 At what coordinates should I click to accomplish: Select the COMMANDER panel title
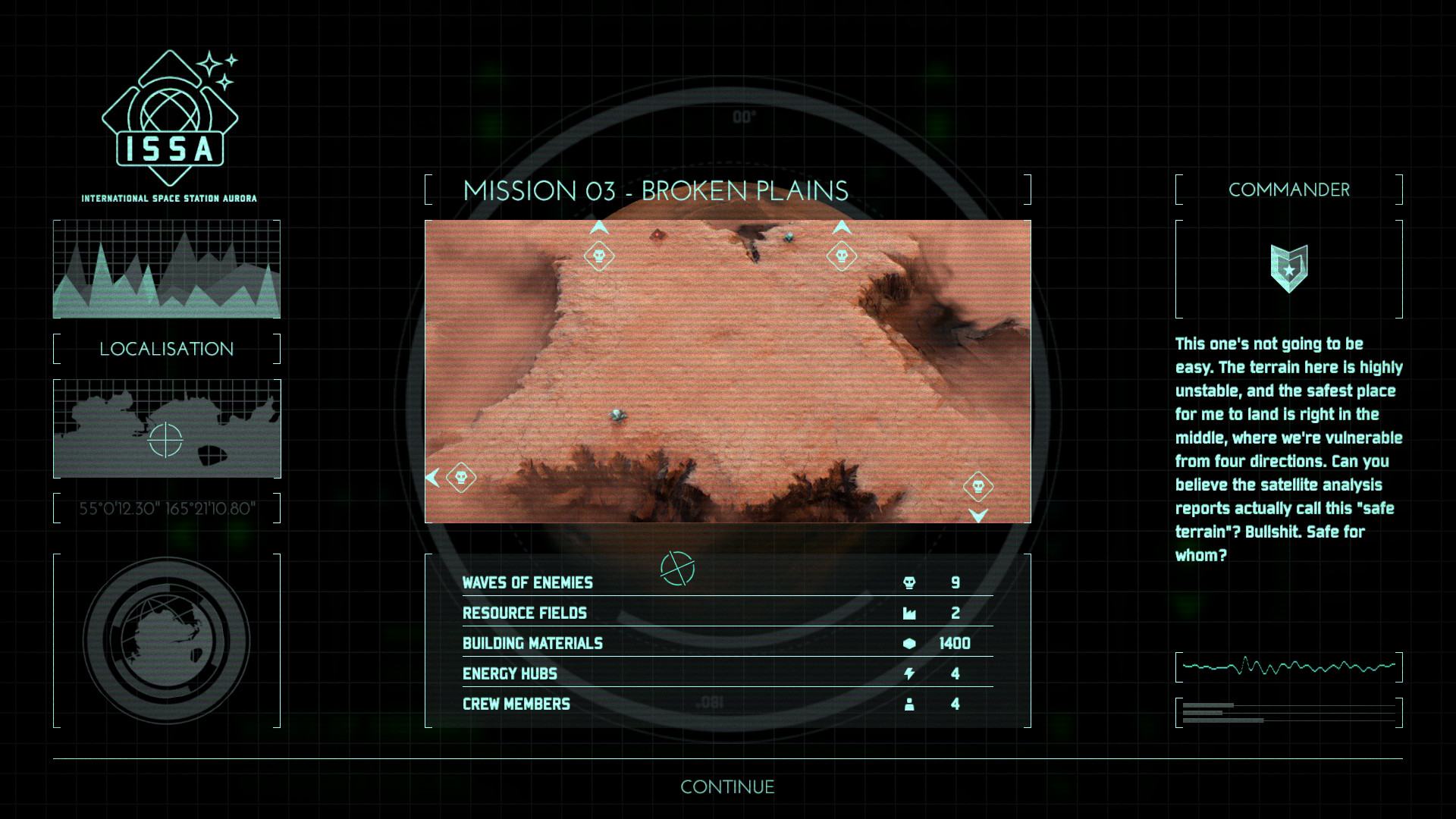click(1289, 190)
